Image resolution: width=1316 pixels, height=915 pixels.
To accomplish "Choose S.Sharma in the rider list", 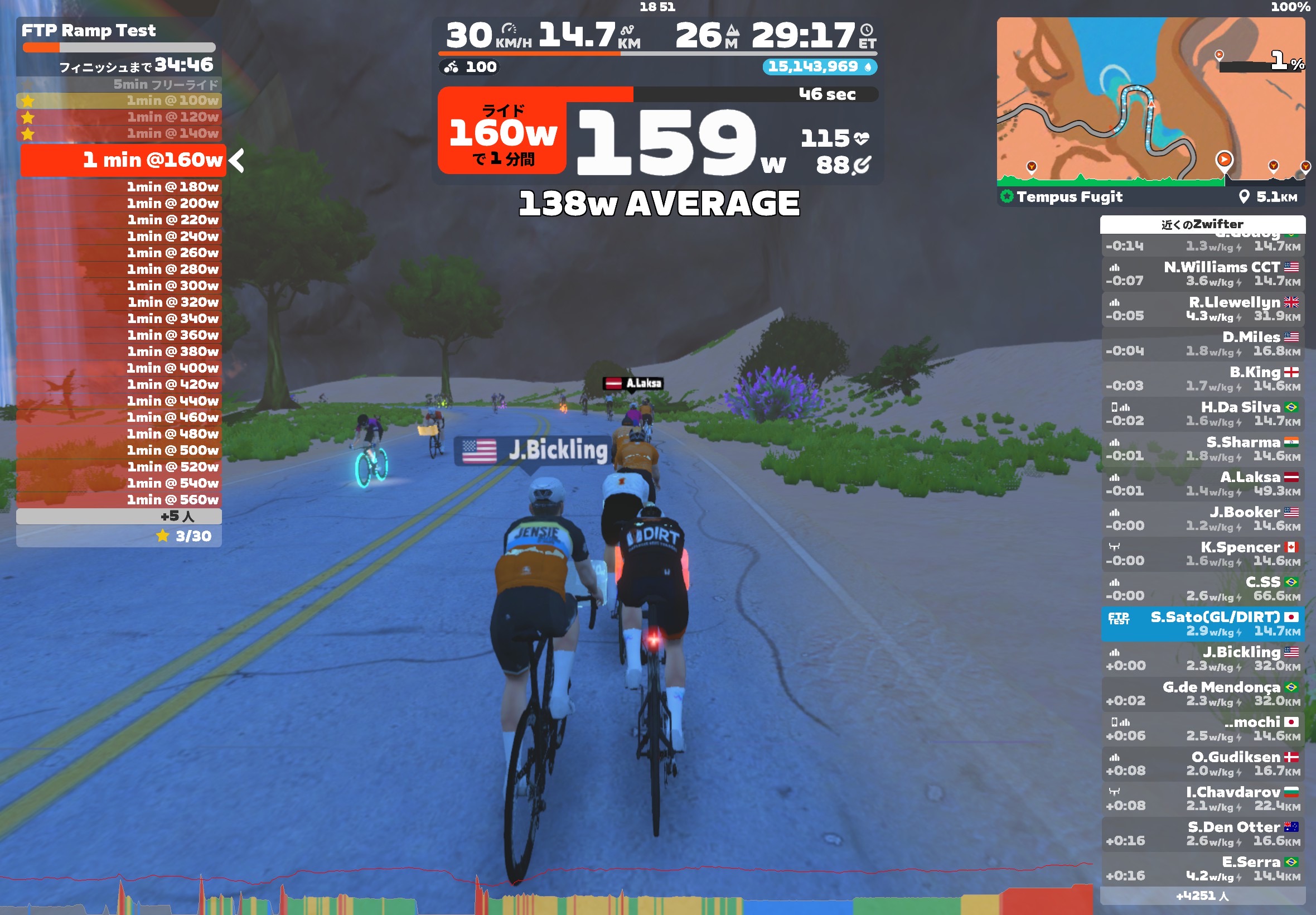I will coord(1203,449).
